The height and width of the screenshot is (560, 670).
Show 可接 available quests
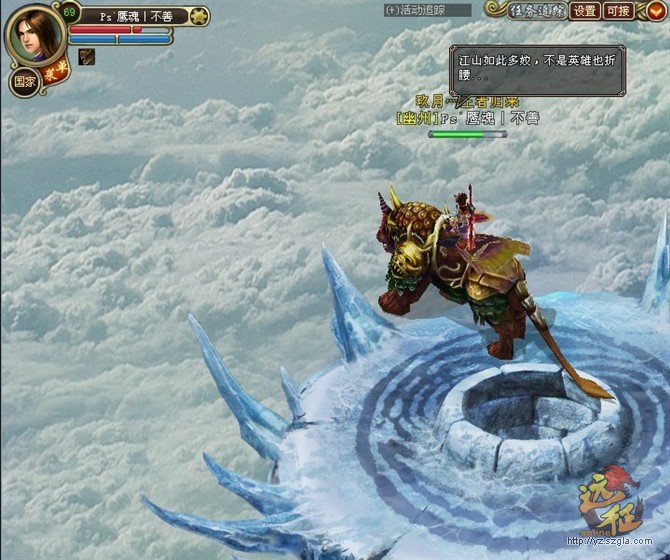click(619, 11)
